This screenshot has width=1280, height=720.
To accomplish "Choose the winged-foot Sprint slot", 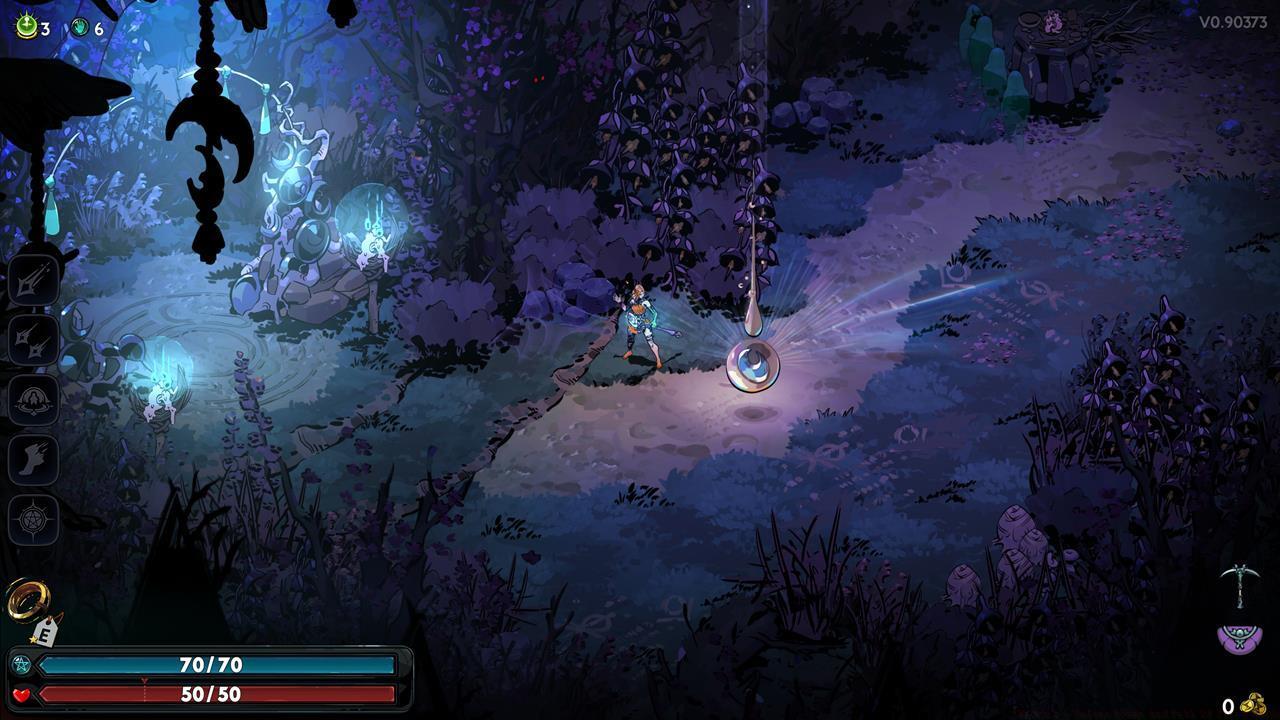I will coord(34,460).
